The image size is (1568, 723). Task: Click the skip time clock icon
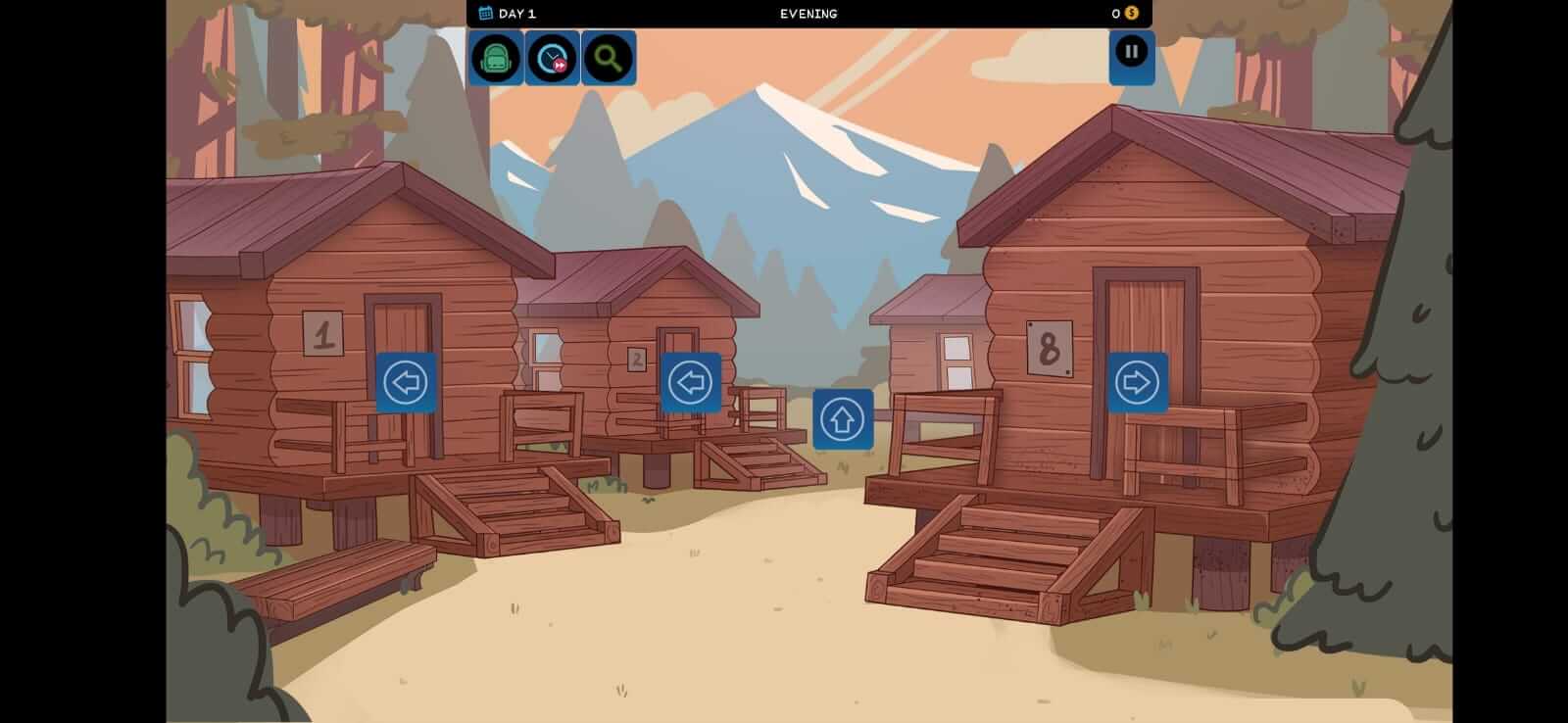[552, 57]
